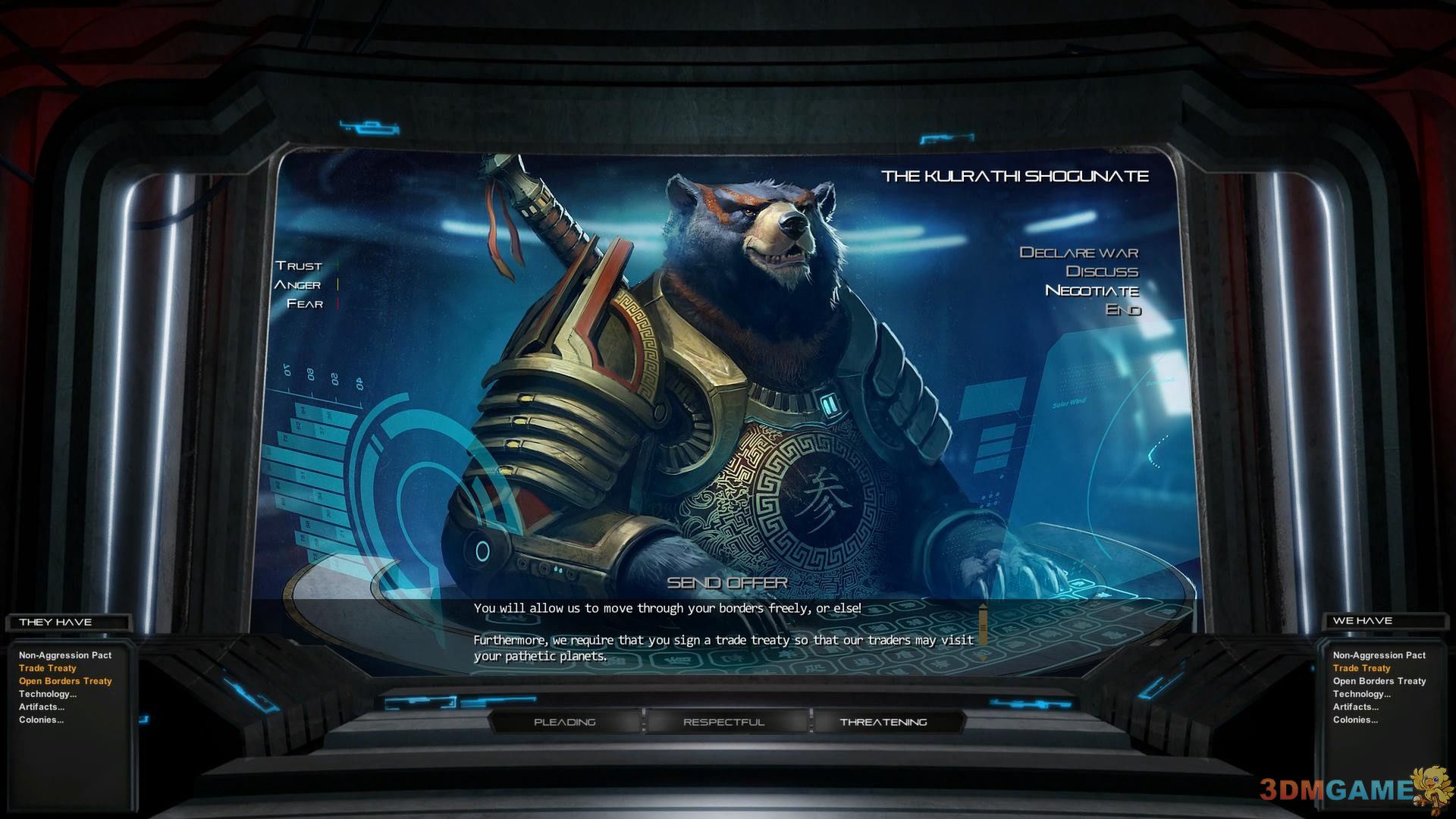The width and height of the screenshot is (1456, 819).
Task: Pick the Threatening tone
Action: [x=883, y=722]
